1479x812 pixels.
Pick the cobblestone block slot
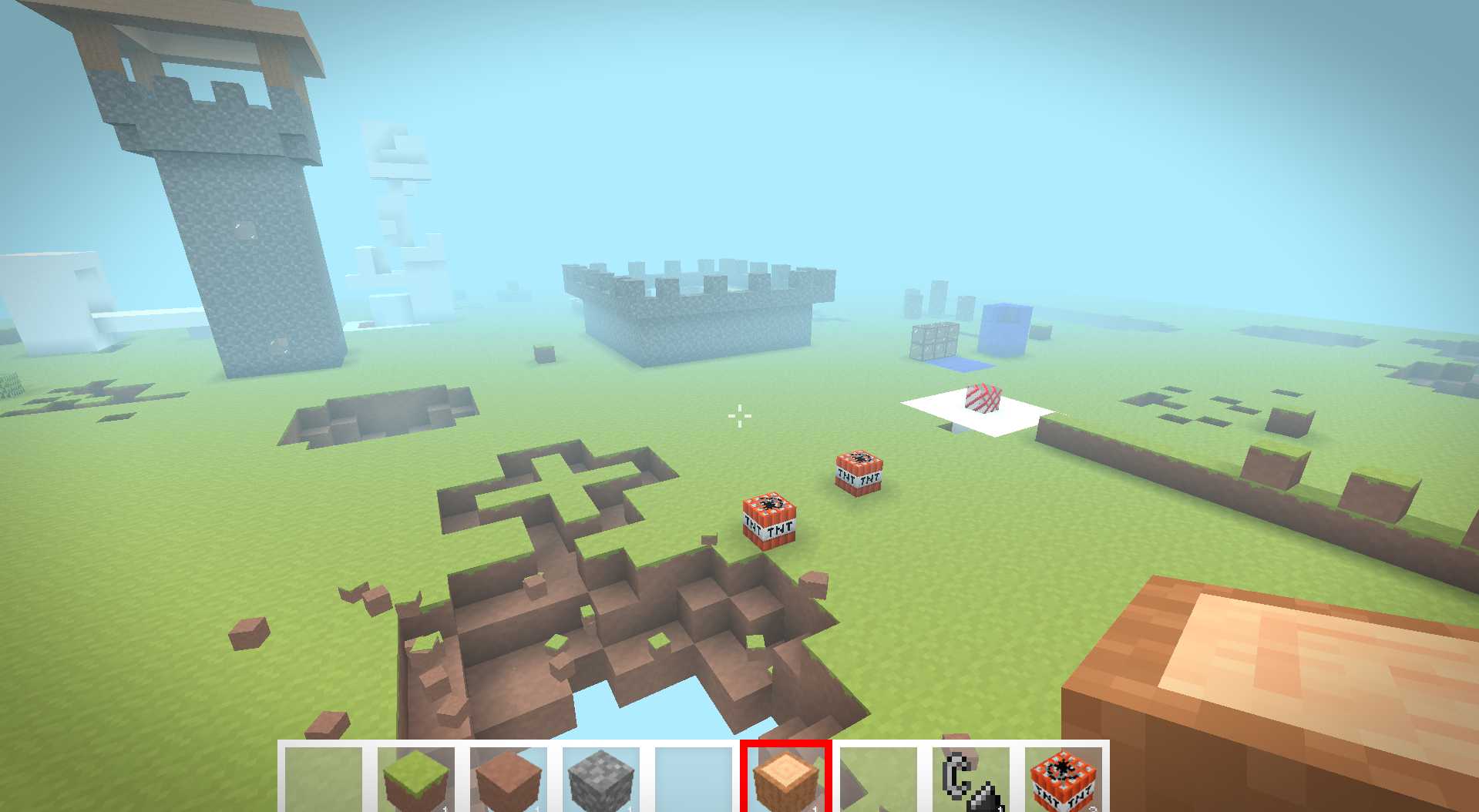point(601,778)
